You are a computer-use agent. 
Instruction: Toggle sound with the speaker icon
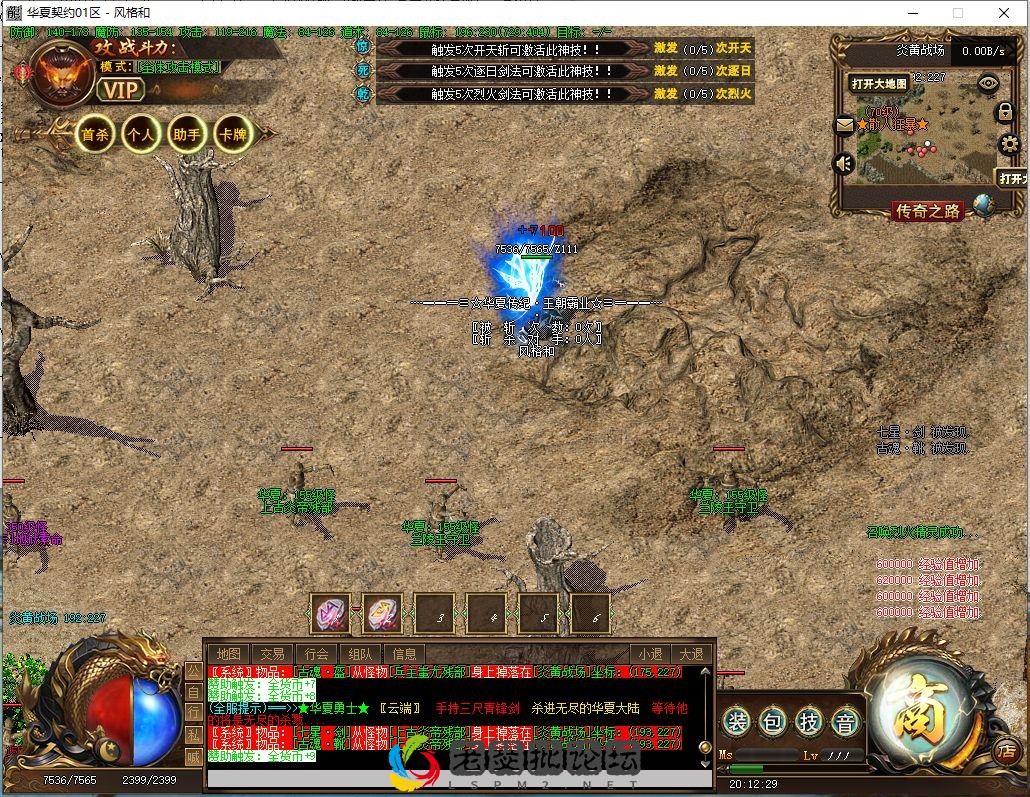coord(844,163)
